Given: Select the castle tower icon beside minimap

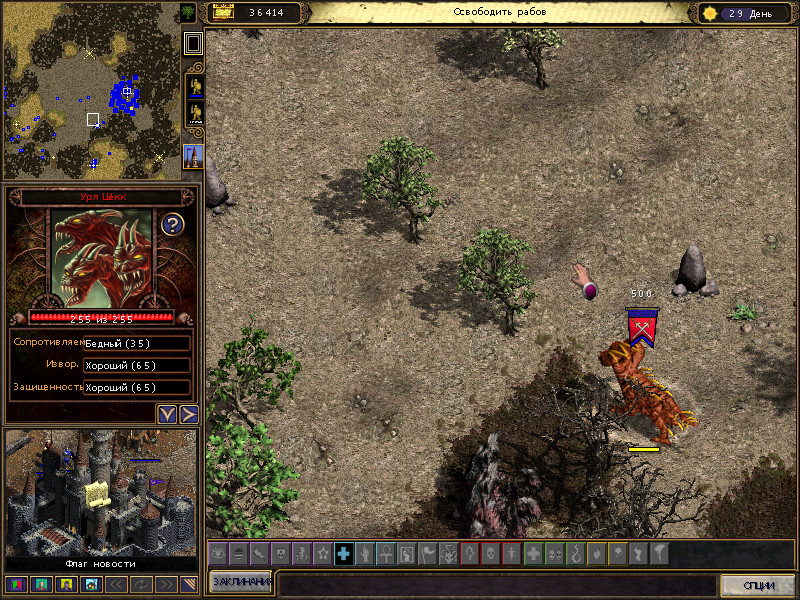Looking at the screenshot, I should point(194,157).
